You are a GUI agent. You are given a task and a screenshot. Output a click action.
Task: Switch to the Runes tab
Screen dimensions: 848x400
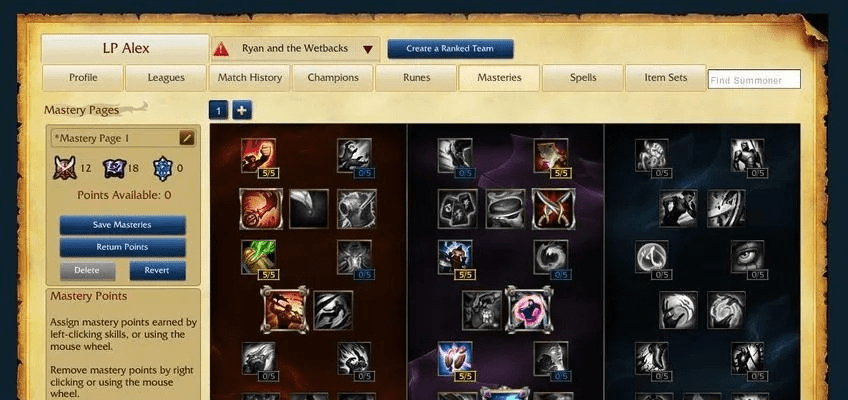click(416, 78)
